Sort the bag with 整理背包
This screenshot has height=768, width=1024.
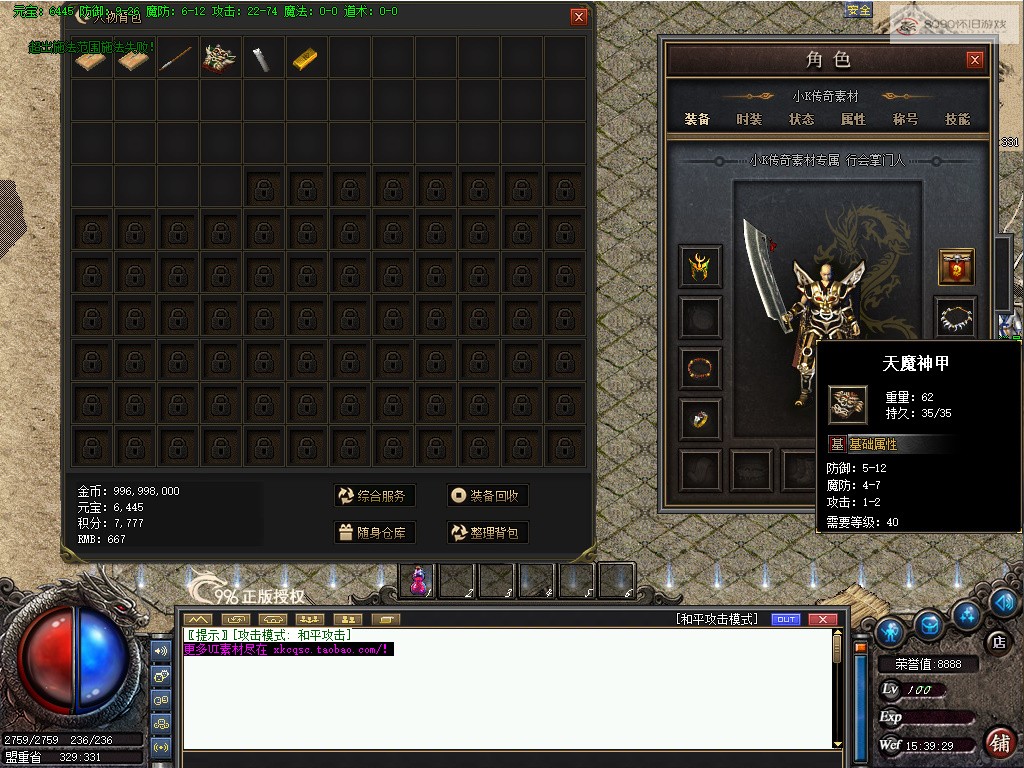point(487,533)
